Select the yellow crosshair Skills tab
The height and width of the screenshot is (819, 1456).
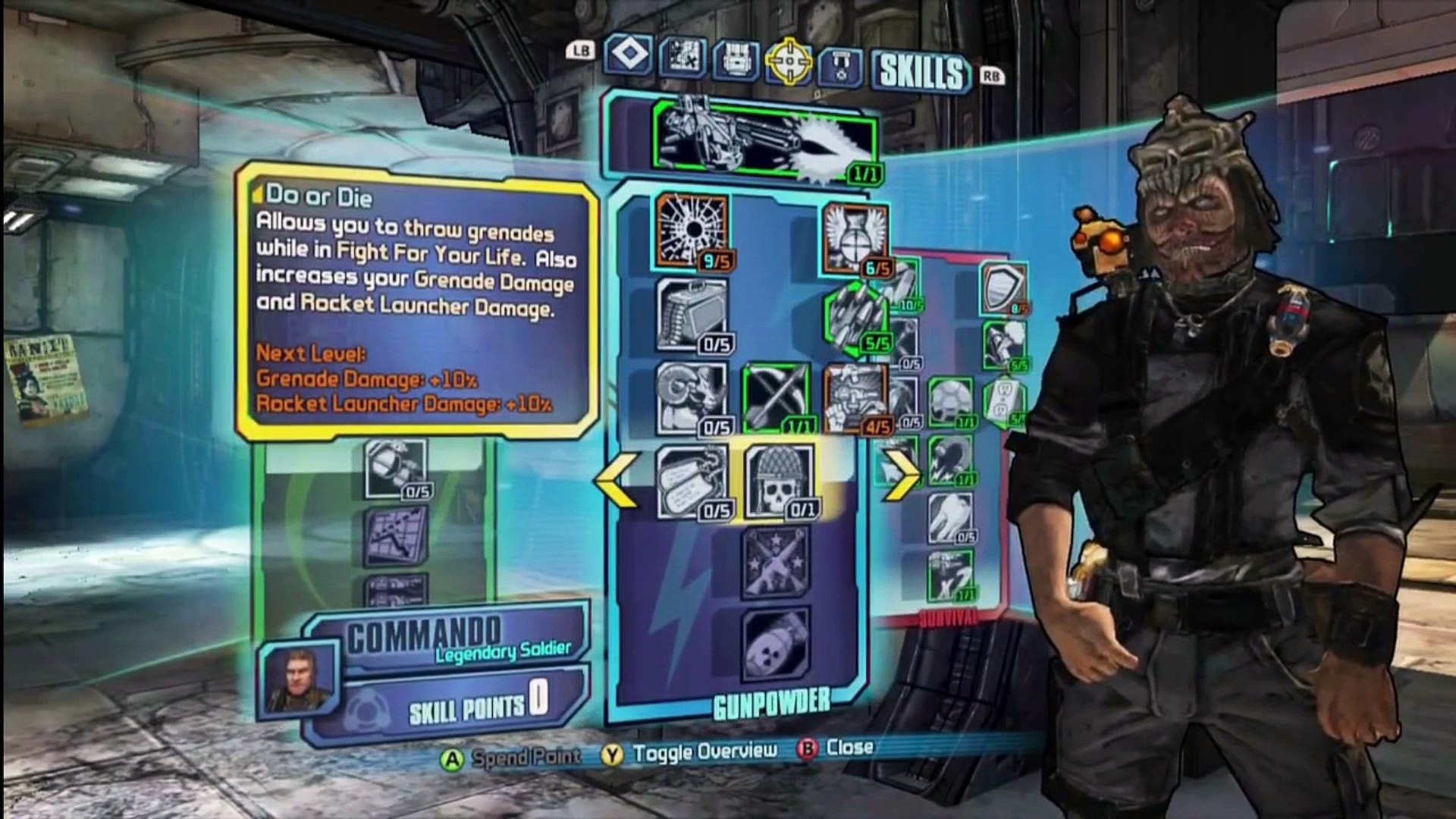pyautogui.click(x=789, y=61)
